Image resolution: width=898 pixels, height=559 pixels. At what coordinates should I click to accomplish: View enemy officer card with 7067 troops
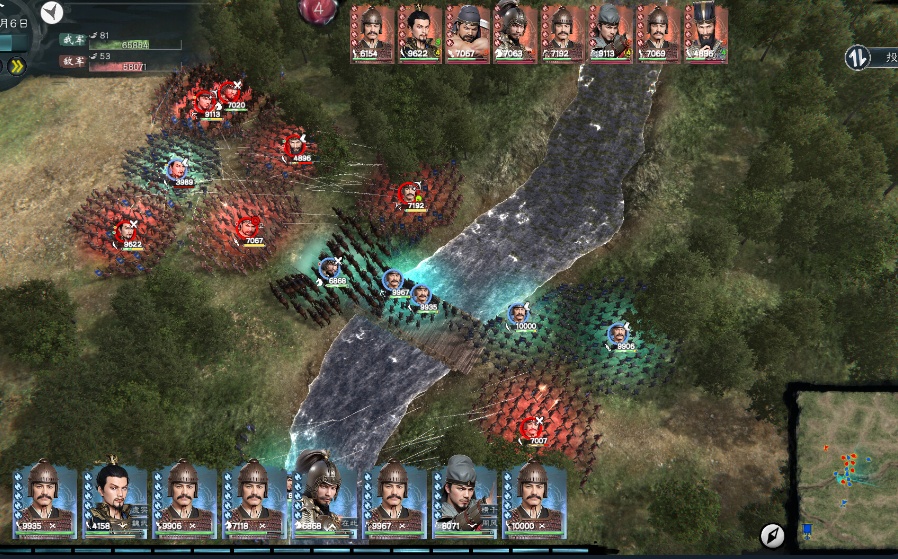coord(466,33)
